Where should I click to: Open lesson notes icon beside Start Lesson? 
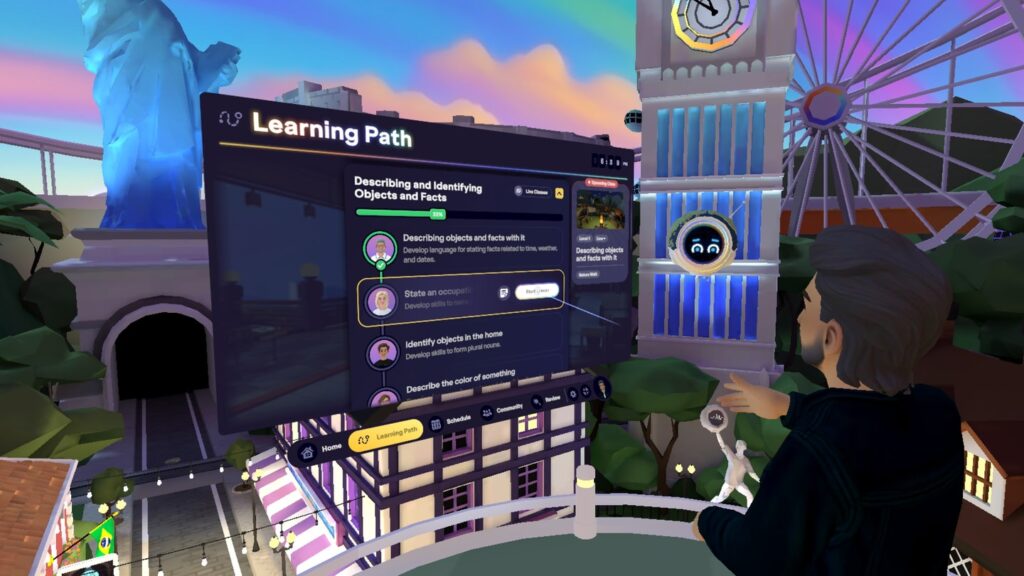click(x=504, y=293)
